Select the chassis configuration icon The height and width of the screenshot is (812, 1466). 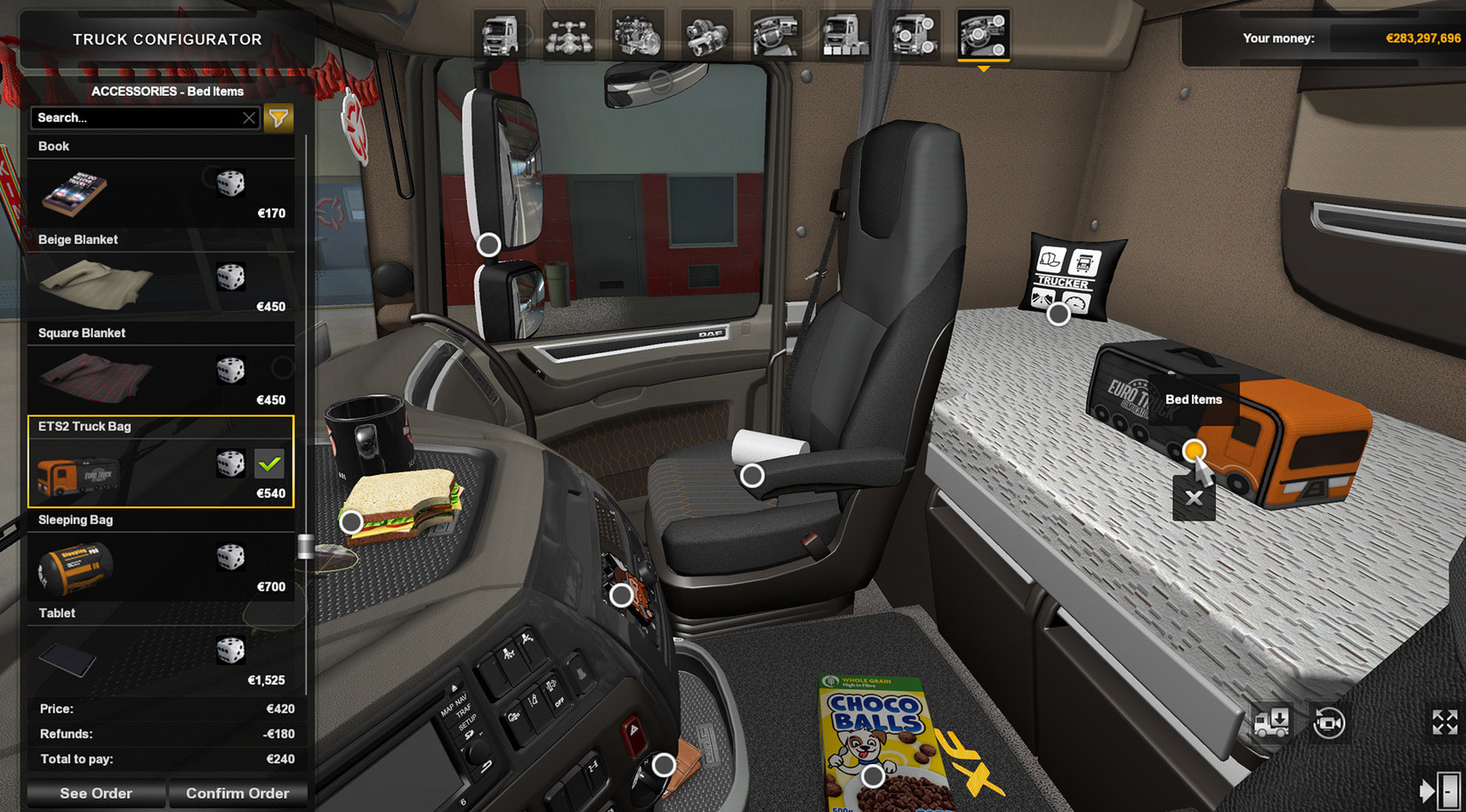[569, 36]
